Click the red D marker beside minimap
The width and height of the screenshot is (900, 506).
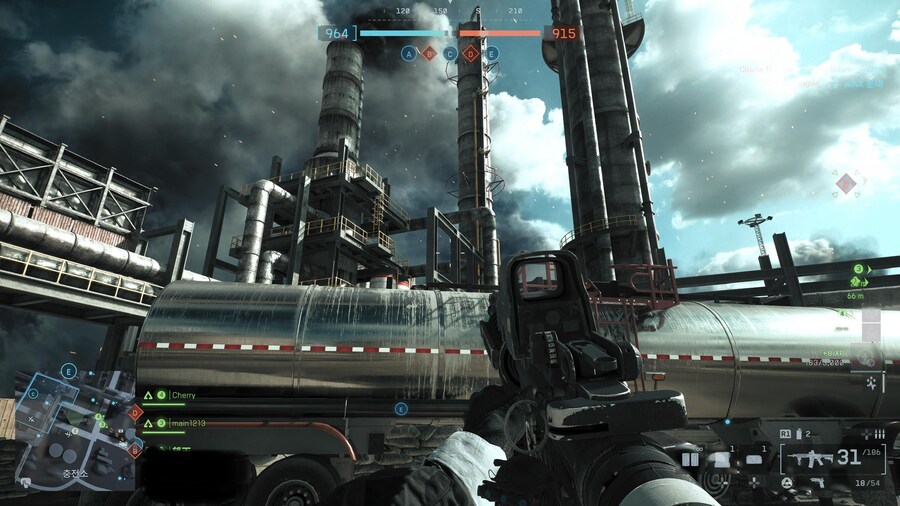(x=136, y=411)
